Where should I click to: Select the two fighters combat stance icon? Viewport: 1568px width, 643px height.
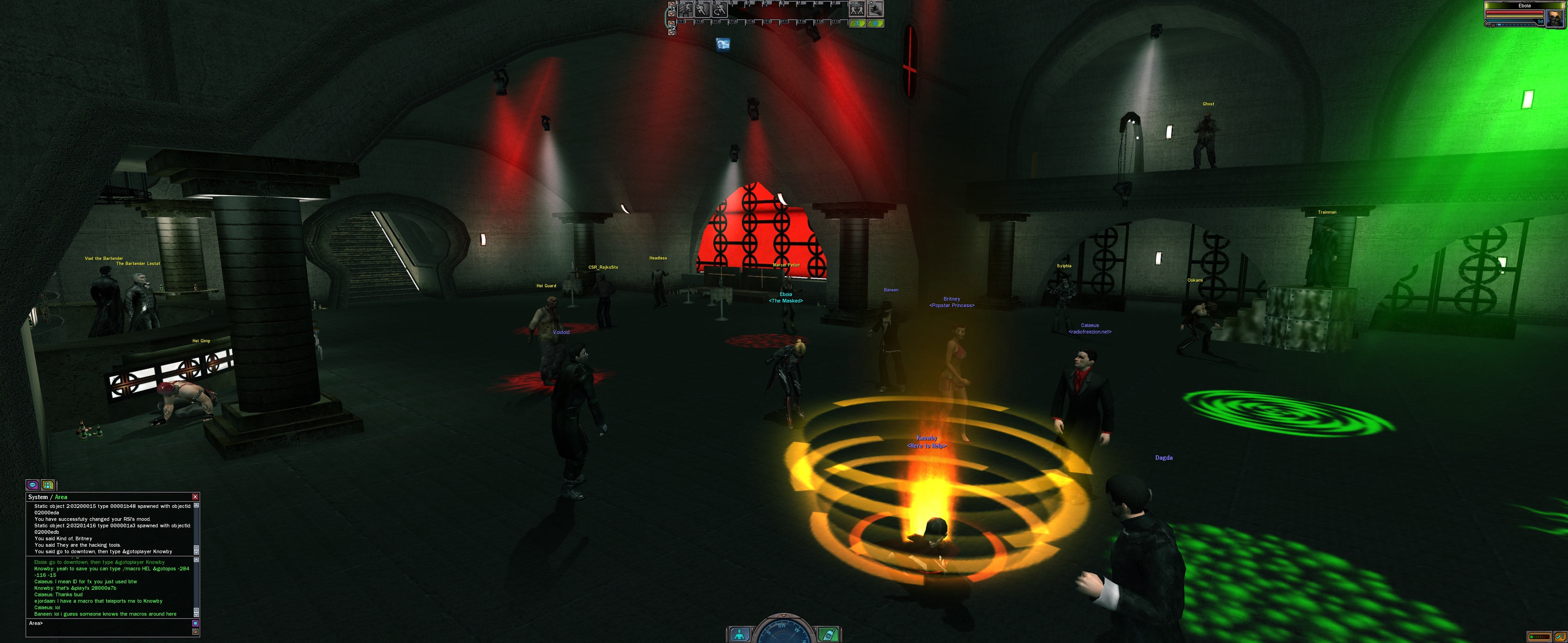click(x=857, y=9)
